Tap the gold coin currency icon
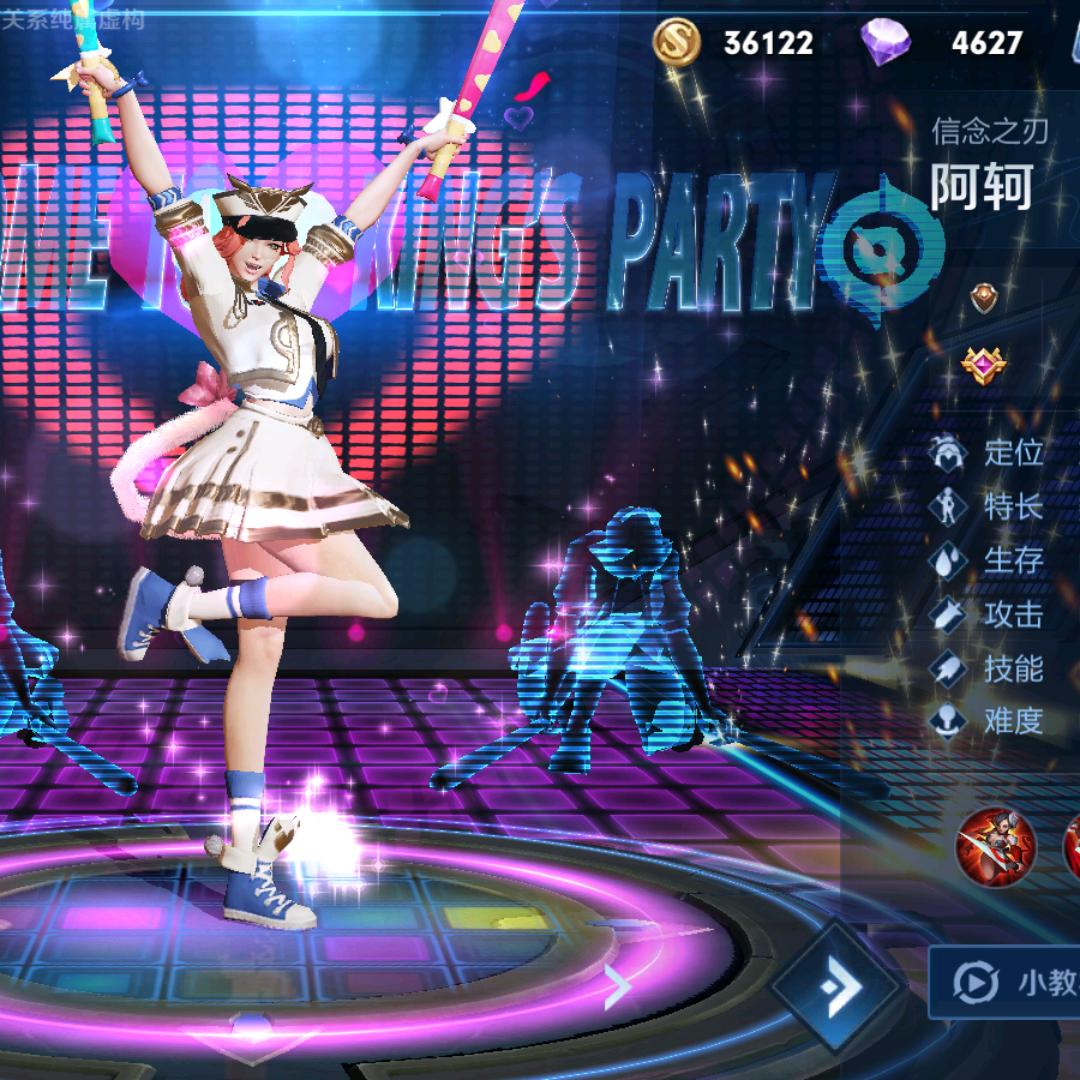The width and height of the screenshot is (1080, 1080). 677,42
